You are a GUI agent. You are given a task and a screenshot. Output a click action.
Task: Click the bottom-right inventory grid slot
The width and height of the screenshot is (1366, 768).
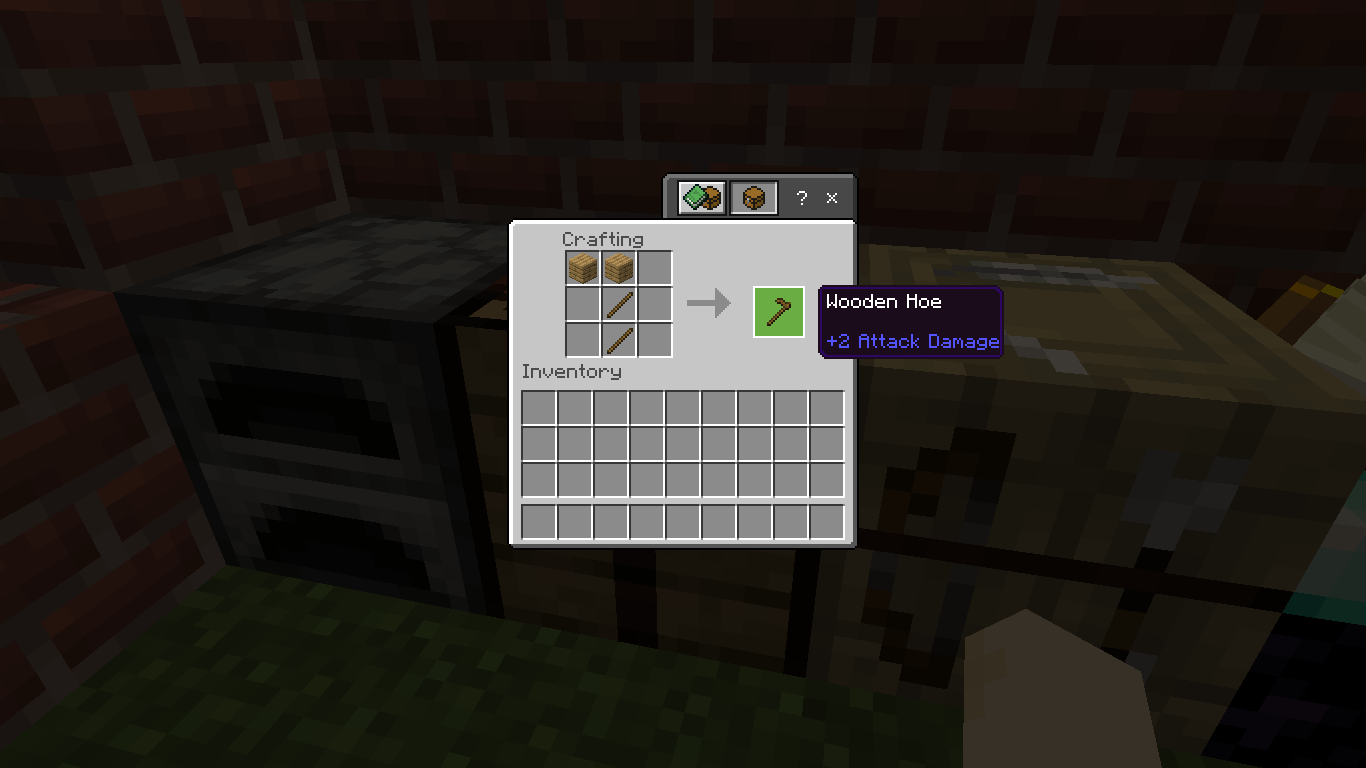click(x=827, y=478)
